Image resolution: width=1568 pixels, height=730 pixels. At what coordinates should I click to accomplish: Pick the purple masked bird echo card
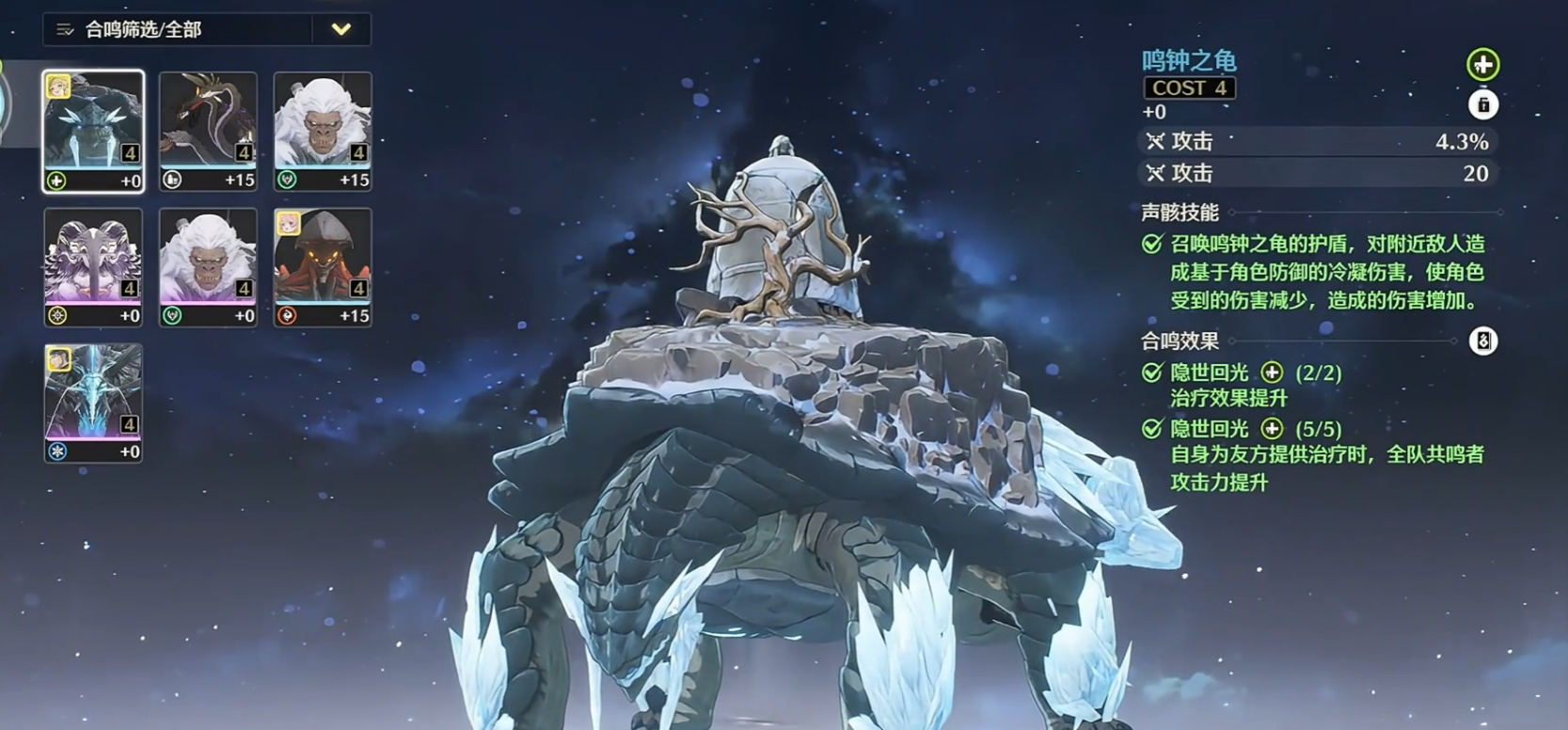click(x=93, y=267)
